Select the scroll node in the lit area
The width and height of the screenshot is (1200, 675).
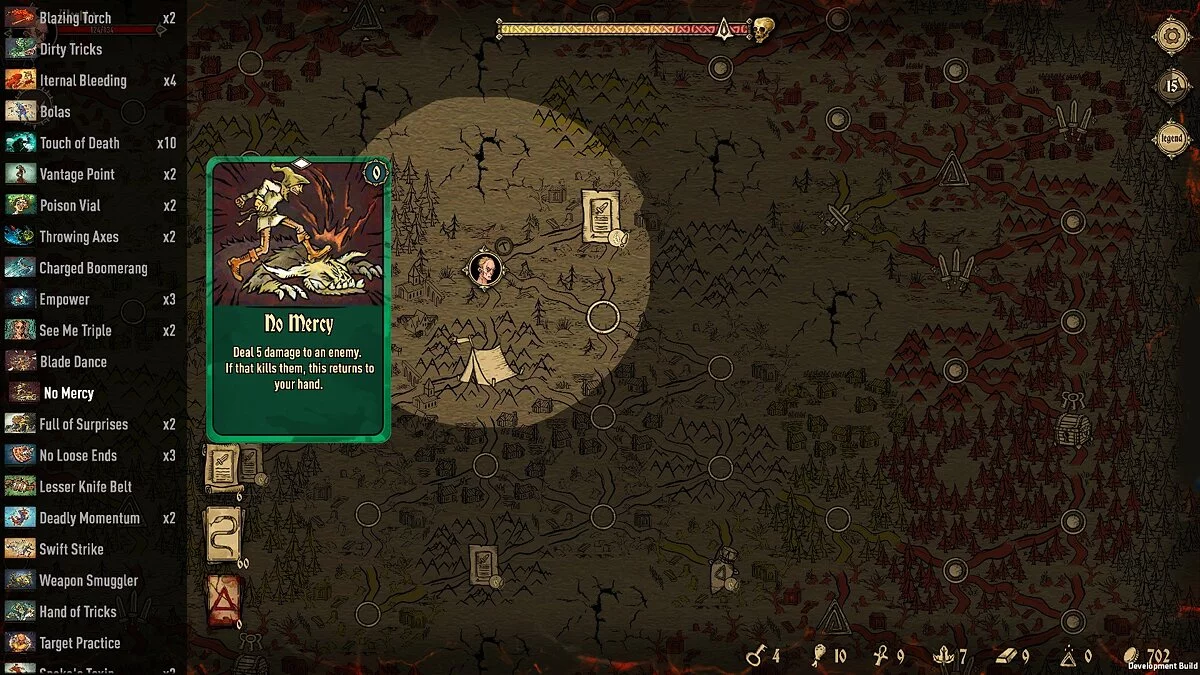pyautogui.click(x=600, y=216)
